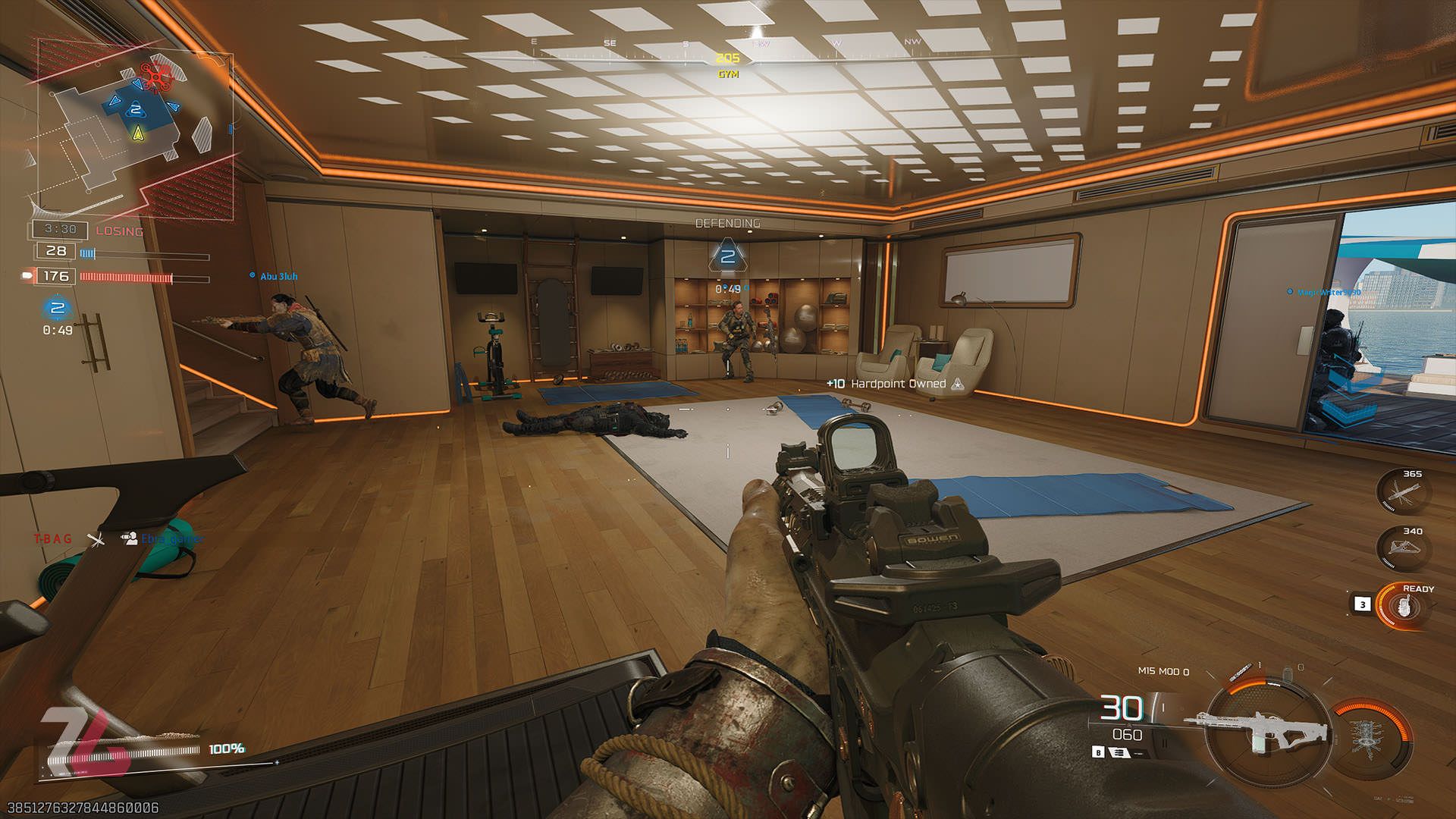Click the LOSING match status label

[121, 230]
